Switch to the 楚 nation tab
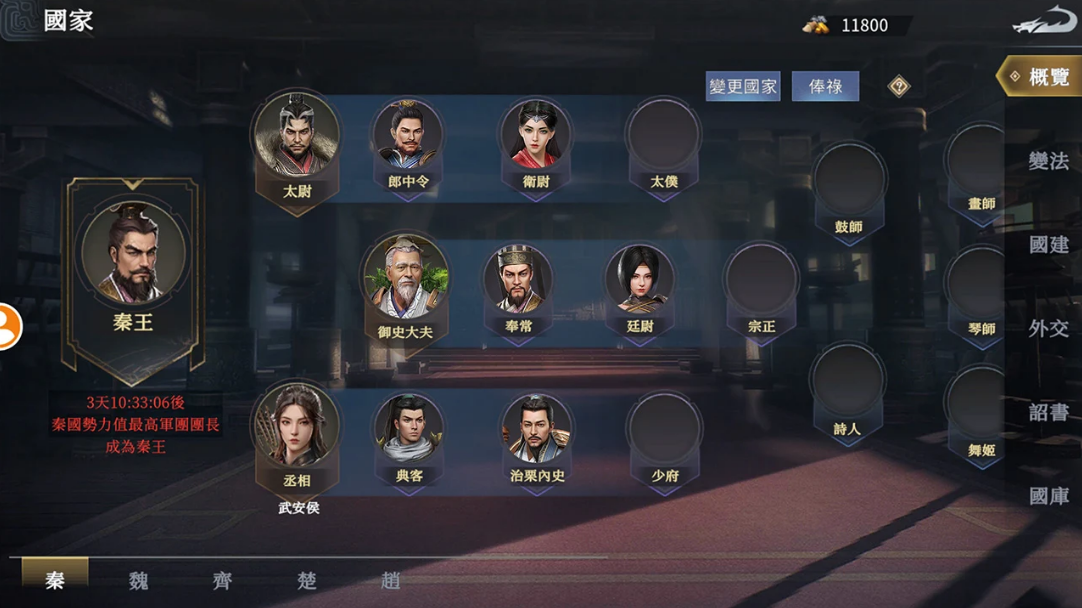The image size is (1082, 608). [x=306, y=580]
